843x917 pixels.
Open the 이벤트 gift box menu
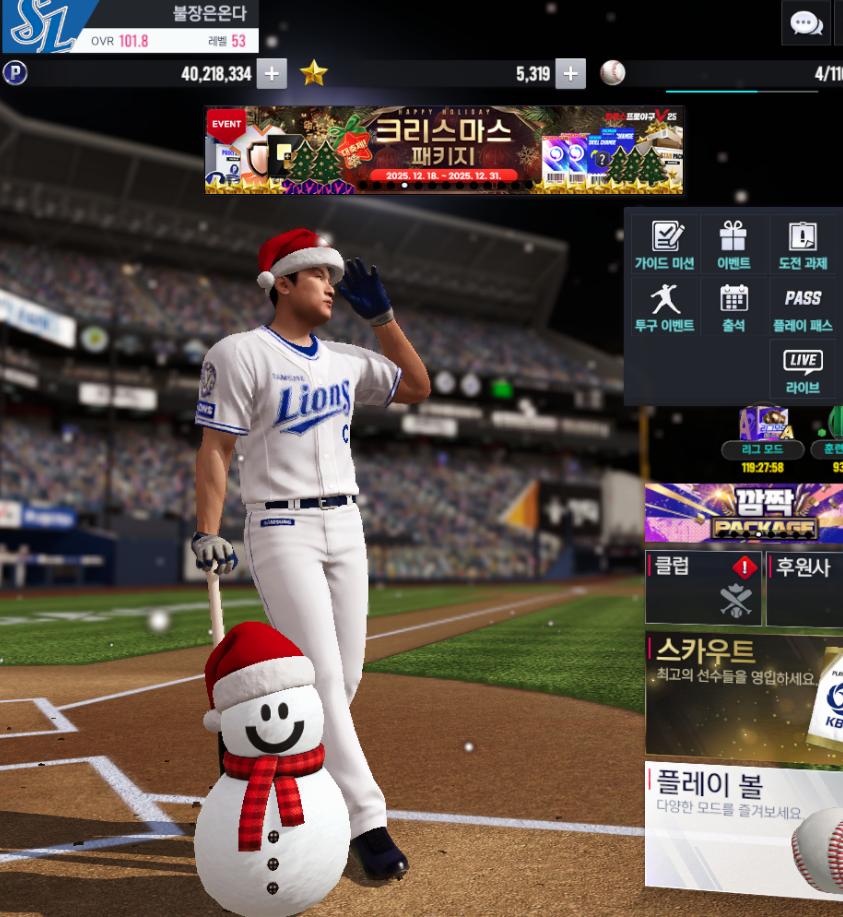[733, 246]
